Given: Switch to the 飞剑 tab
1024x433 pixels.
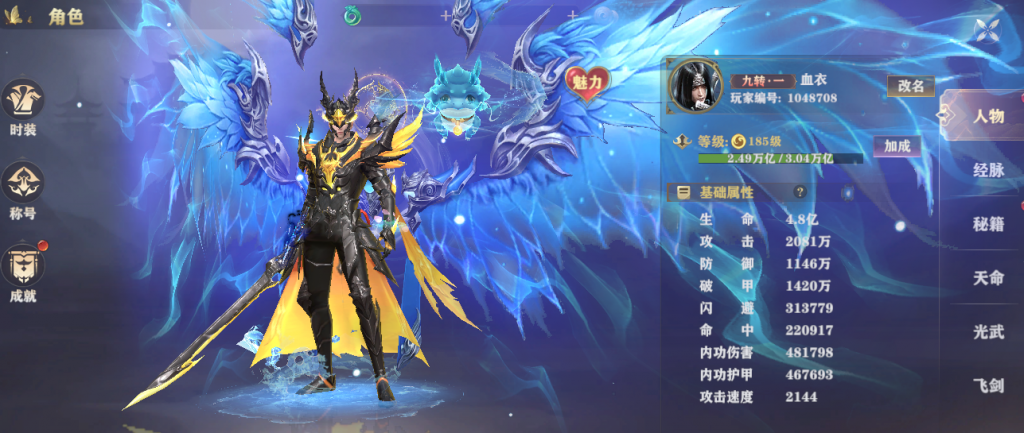Looking at the screenshot, I should pyautogui.click(x=988, y=385).
